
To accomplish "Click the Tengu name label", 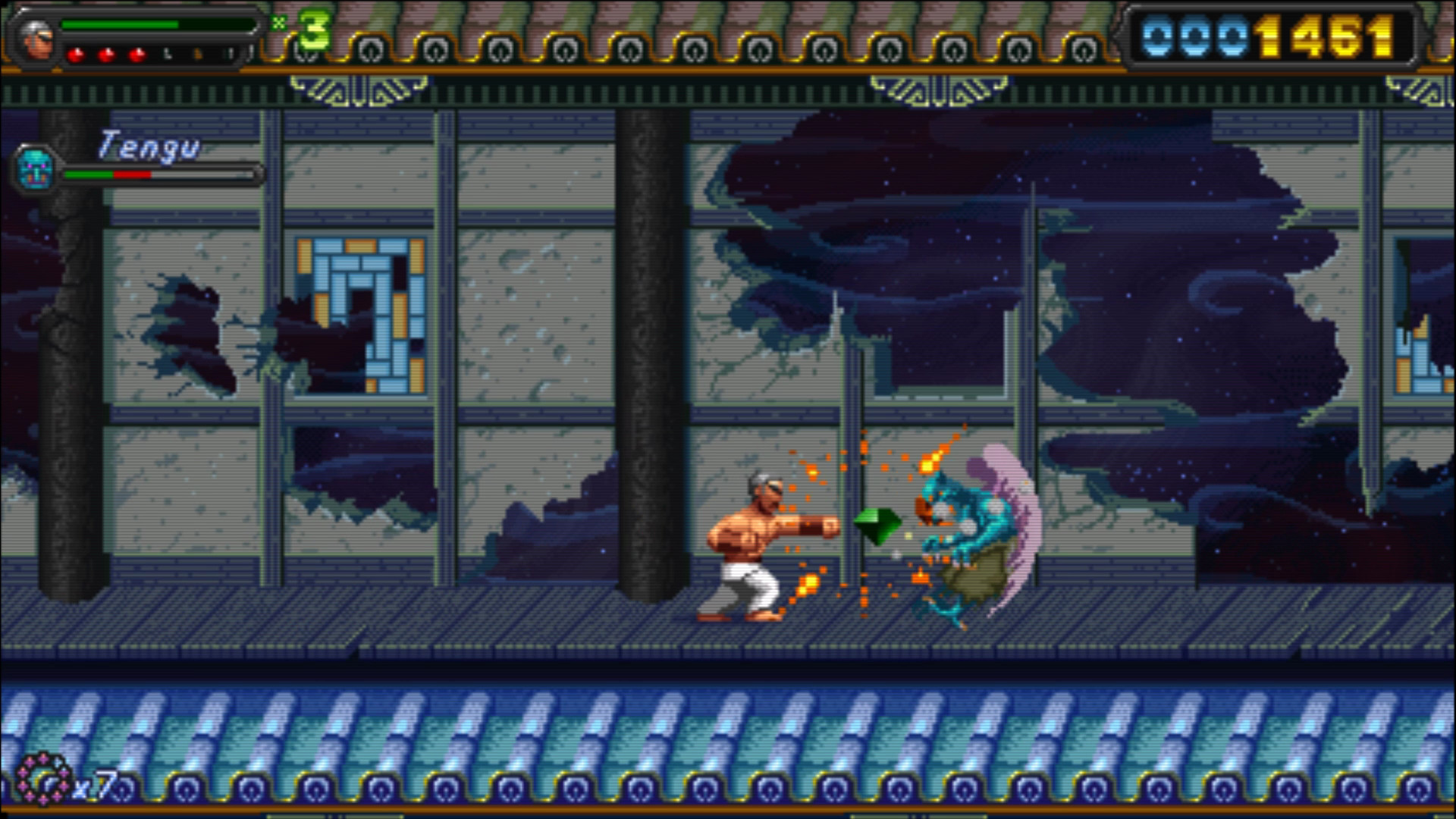I will click(148, 144).
